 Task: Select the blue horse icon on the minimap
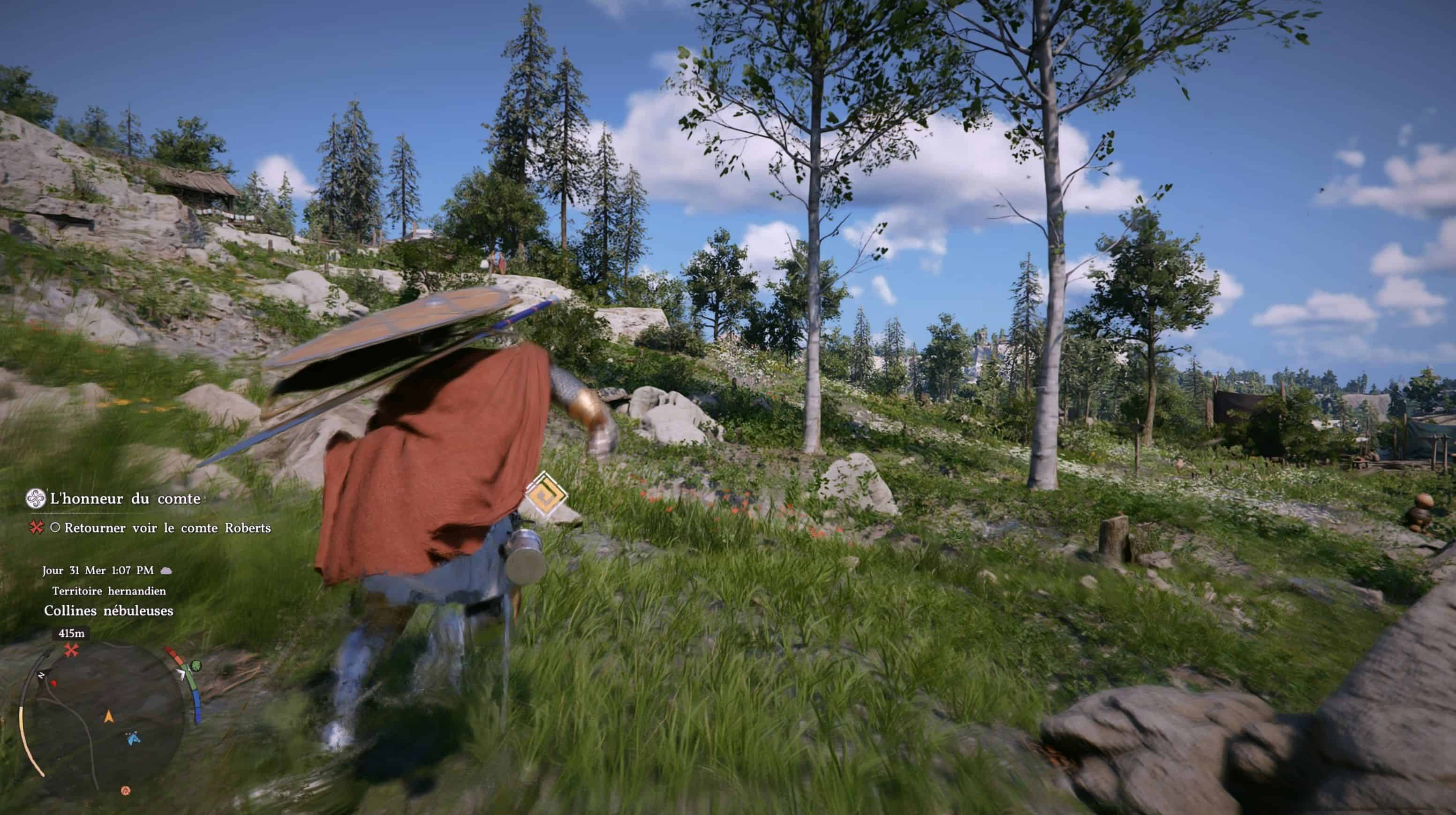pos(133,738)
